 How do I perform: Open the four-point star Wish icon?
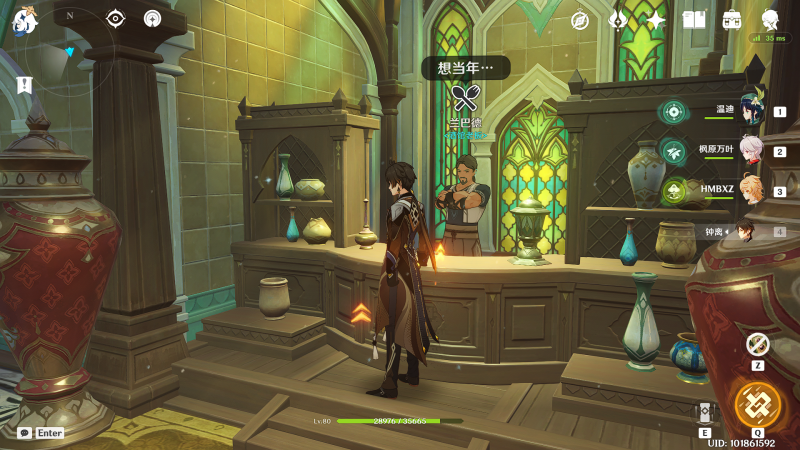click(656, 20)
